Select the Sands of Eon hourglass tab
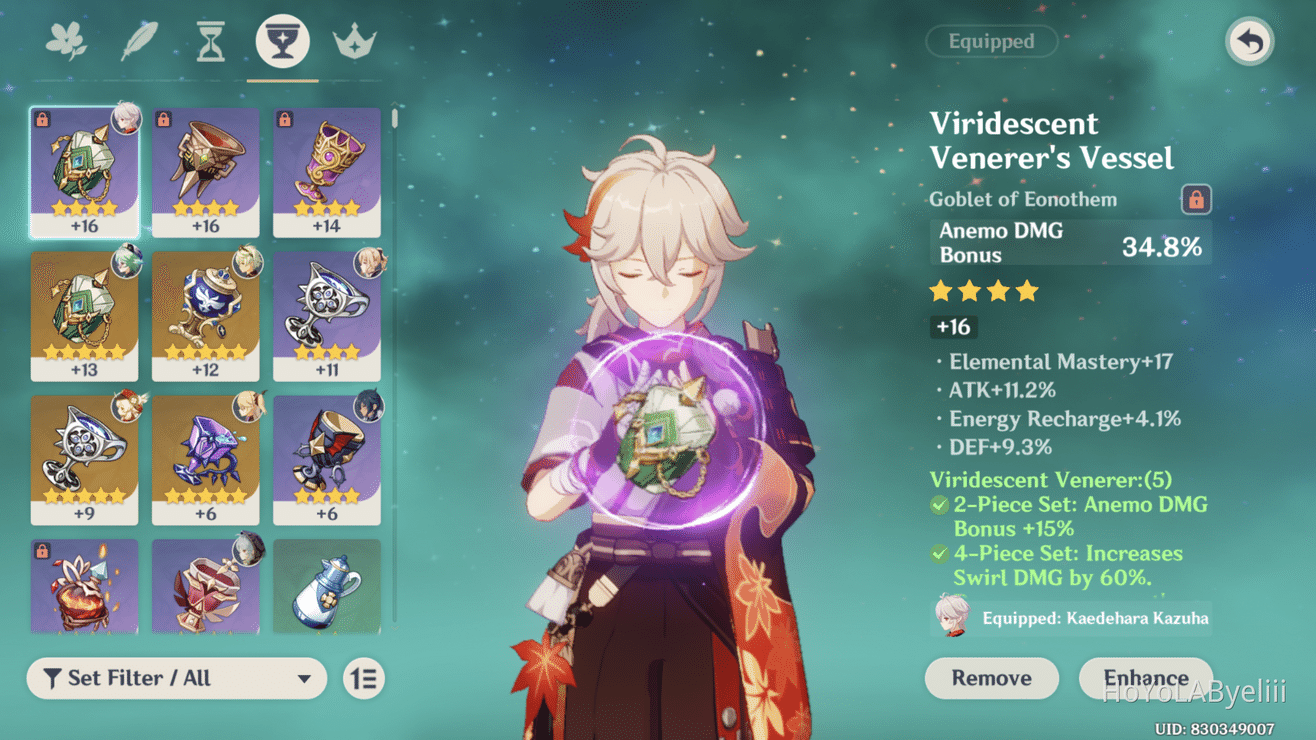The height and width of the screenshot is (740, 1316). tap(210, 42)
